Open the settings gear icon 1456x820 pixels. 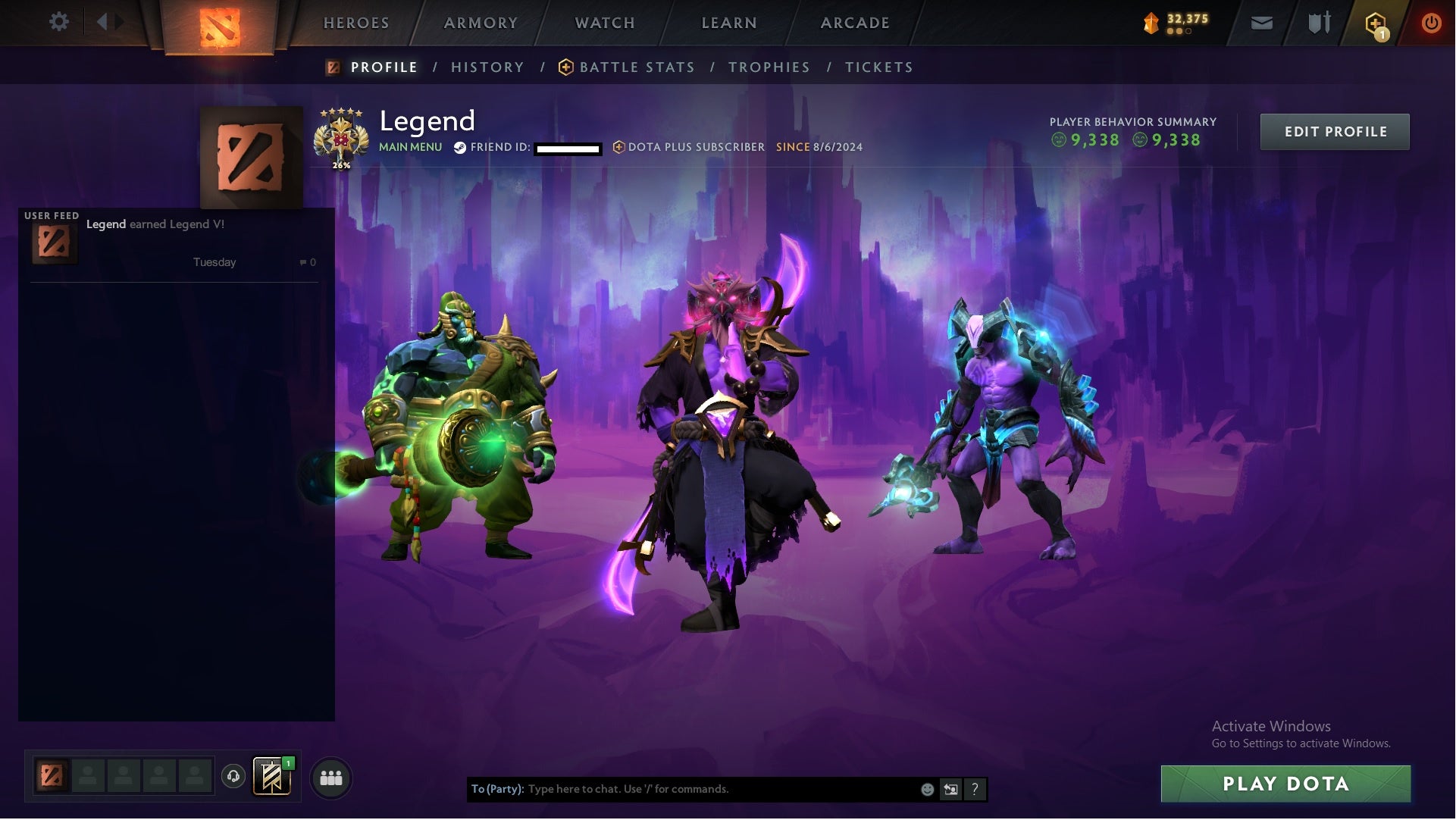[x=59, y=22]
